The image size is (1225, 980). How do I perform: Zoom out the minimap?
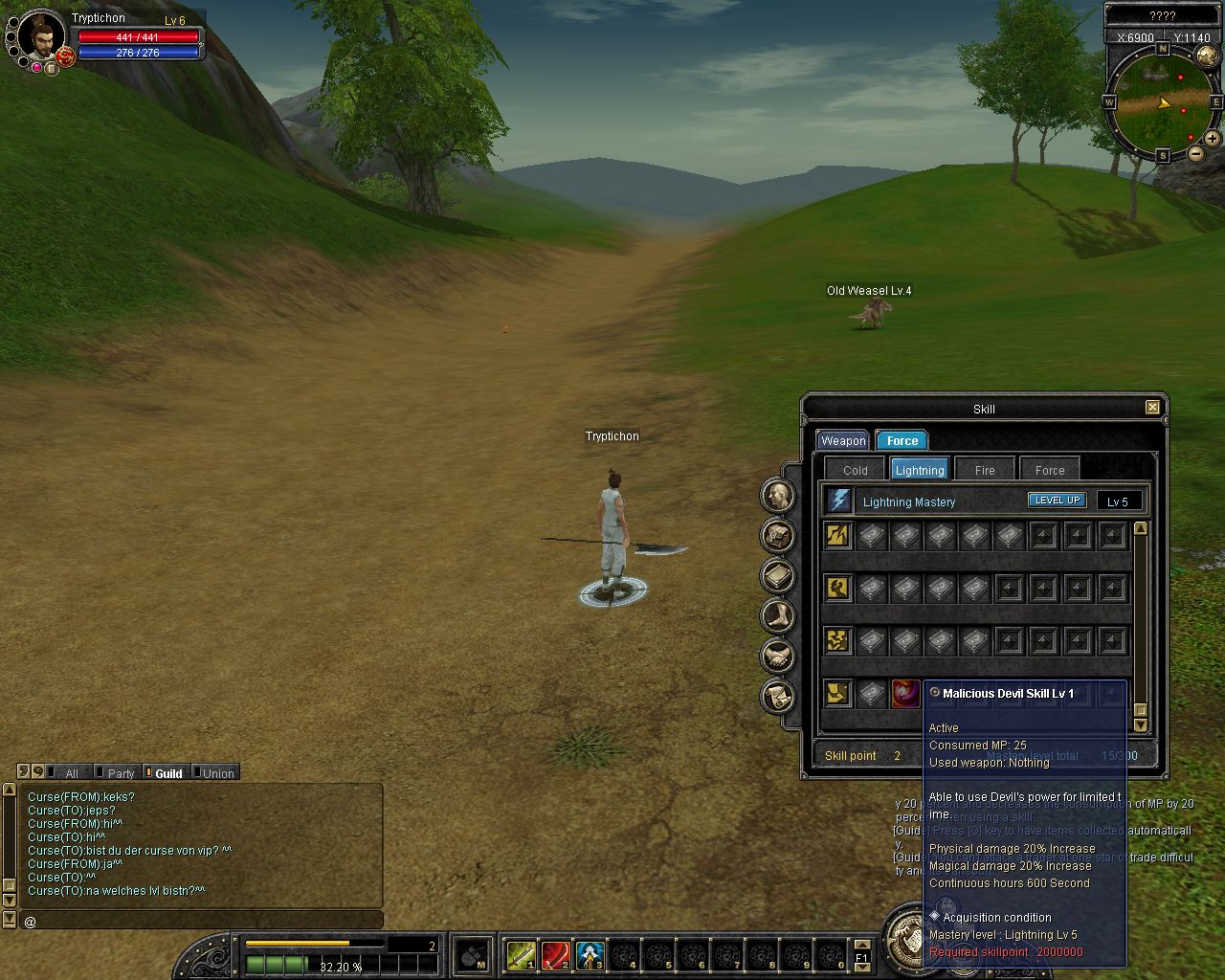[x=1196, y=153]
